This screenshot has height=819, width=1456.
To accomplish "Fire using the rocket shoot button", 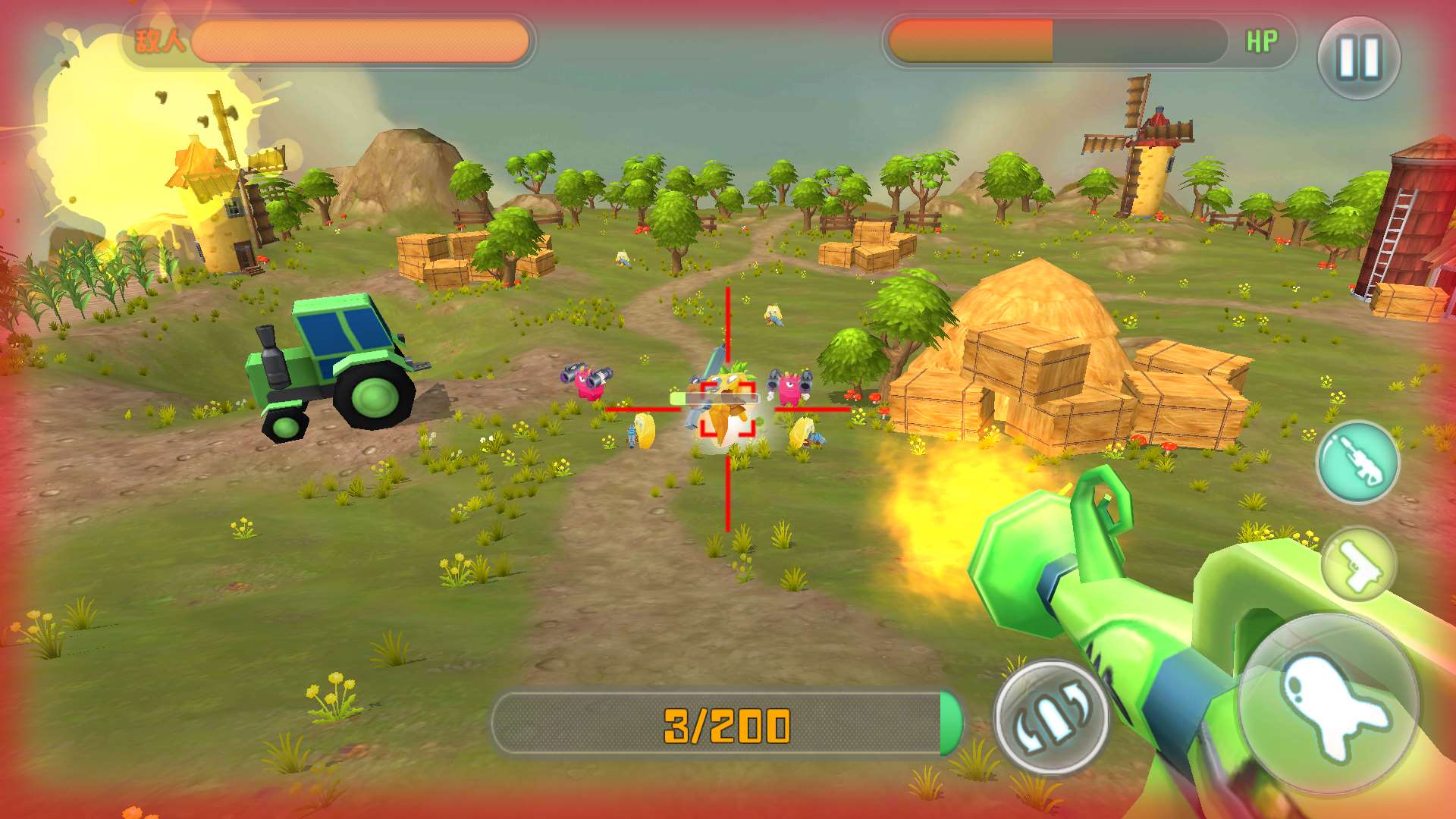I will (1329, 703).
